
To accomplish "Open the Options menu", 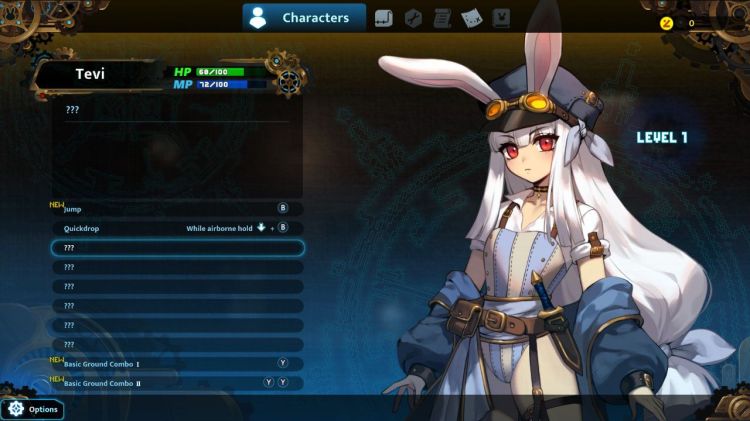I will click(33, 409).
